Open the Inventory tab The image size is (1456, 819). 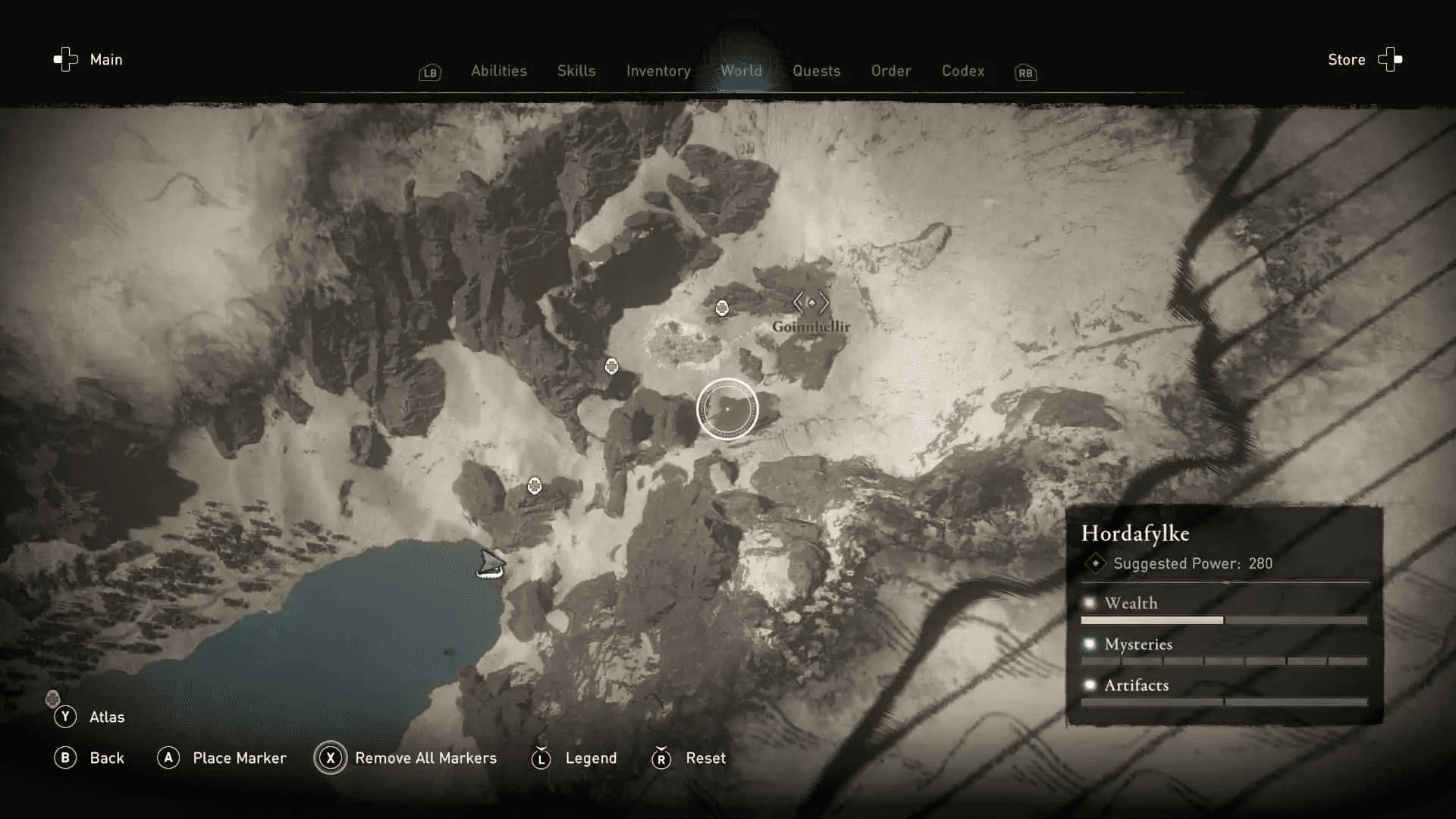click(x=658, y=71)
